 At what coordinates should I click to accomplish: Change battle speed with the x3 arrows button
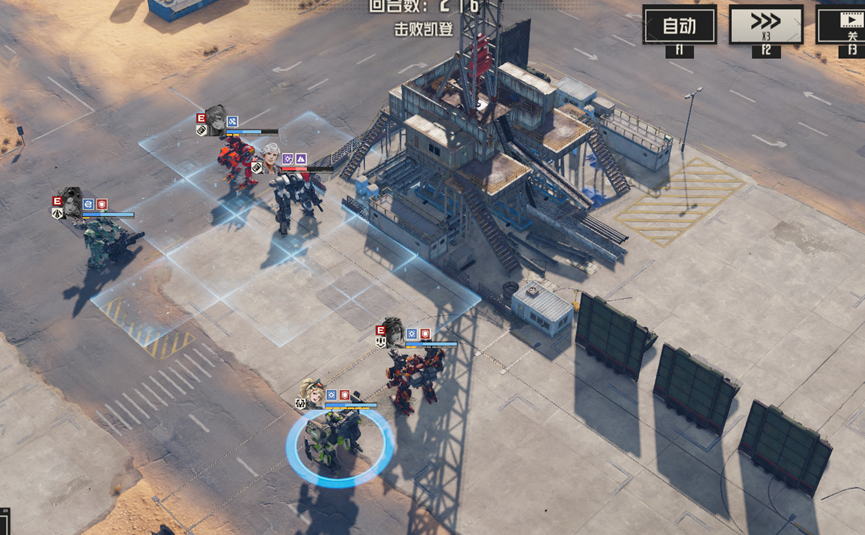766,25
